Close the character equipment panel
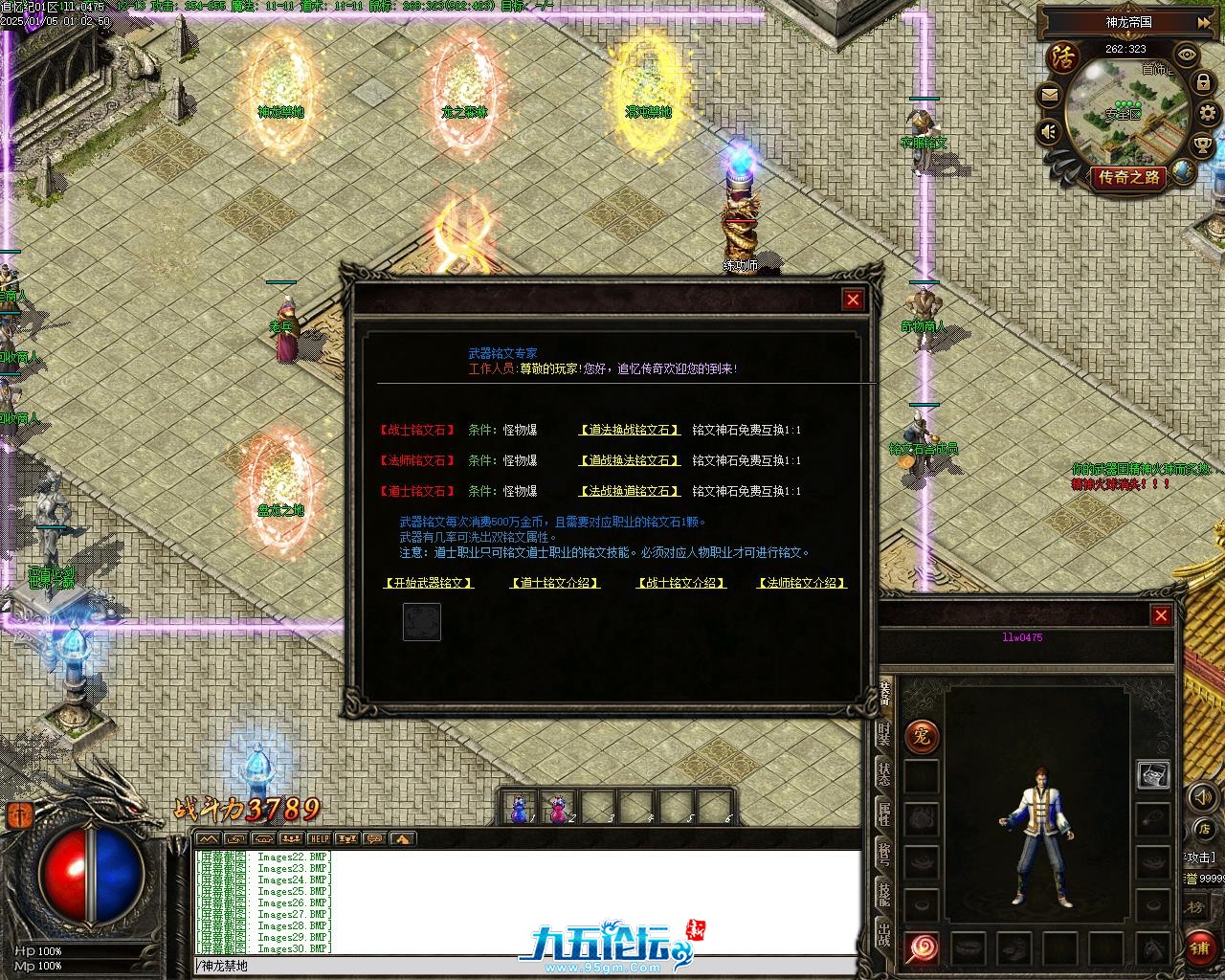The image size is (1225, 980). (1161, 615)
